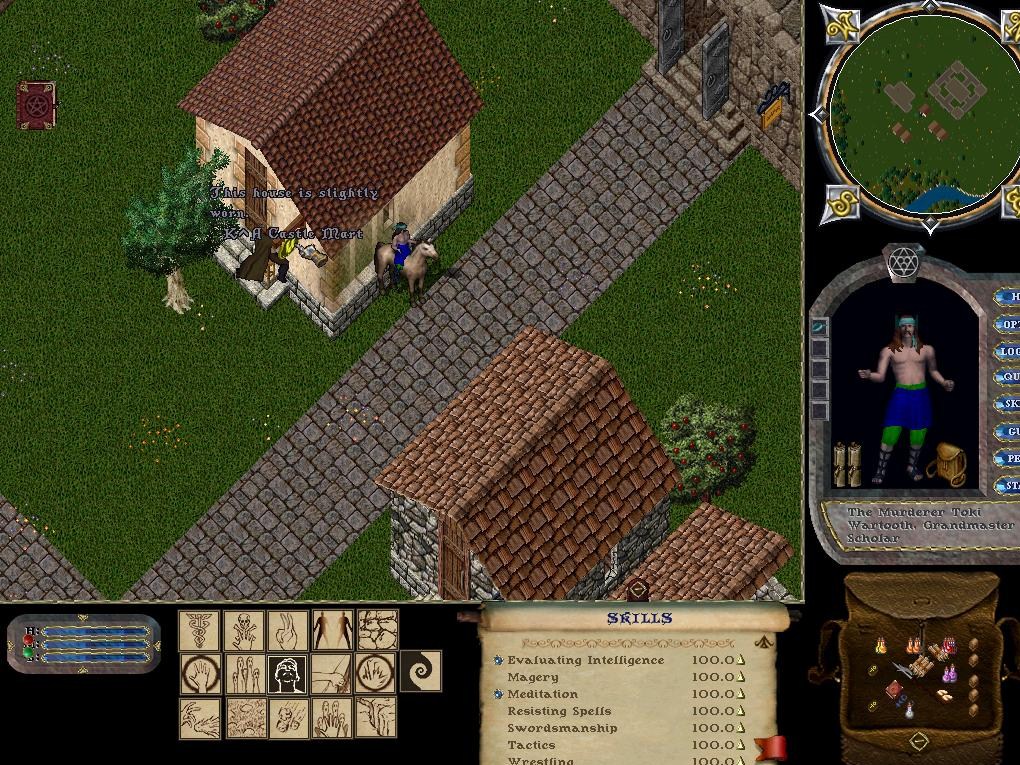
Task: Click the hexagram virtue emblem above the paperdoll
Action: tap(904, 262)
